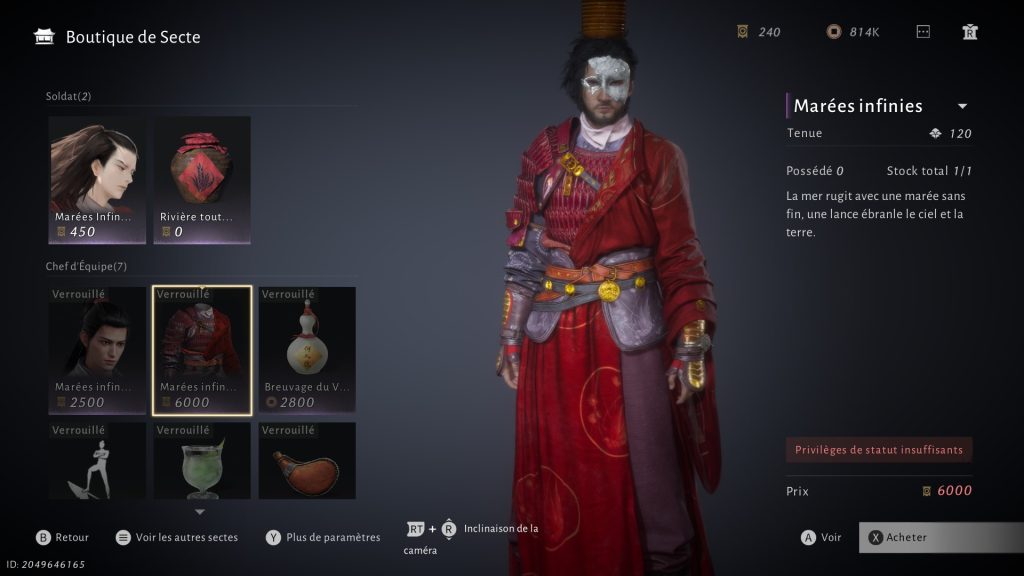The image size is (1024, 576).
Task: Choose the locked hairstyle item costing 2500
Action: click(x=97, y=350)
